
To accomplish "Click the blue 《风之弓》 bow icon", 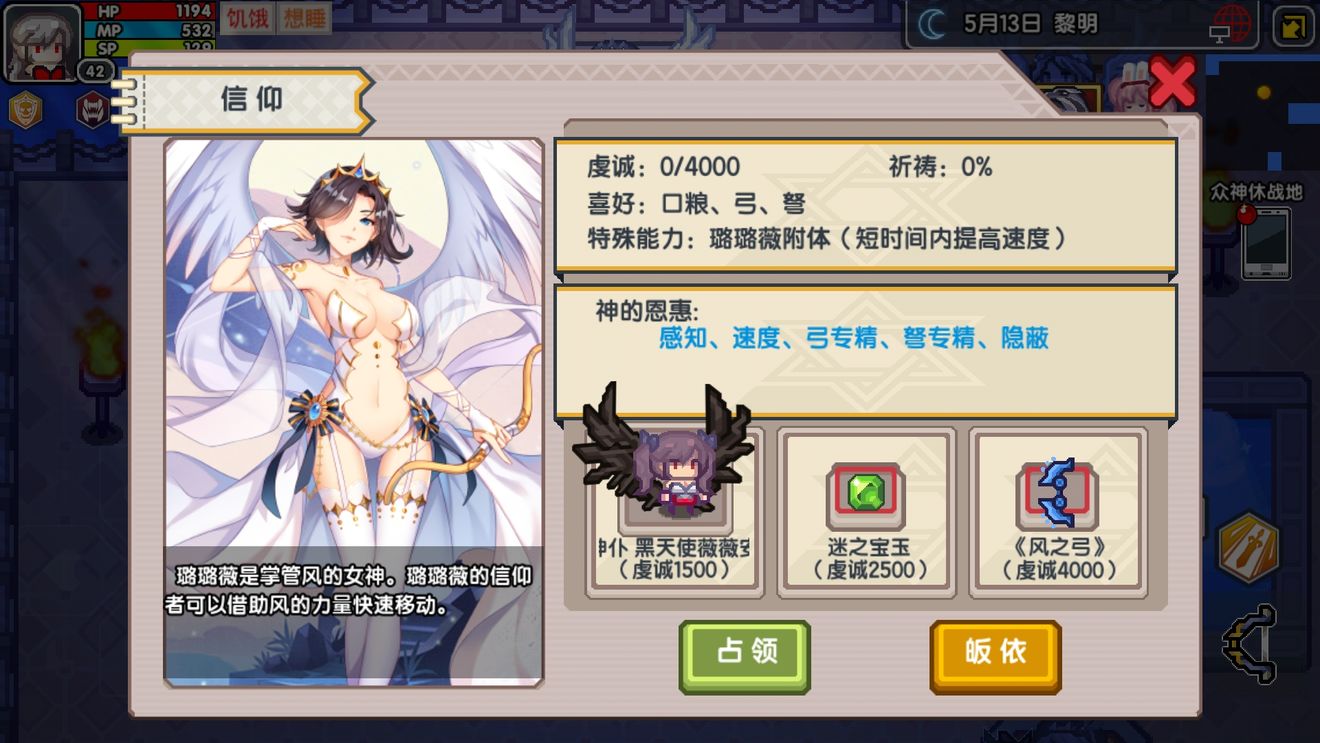I will (1057, 492).
